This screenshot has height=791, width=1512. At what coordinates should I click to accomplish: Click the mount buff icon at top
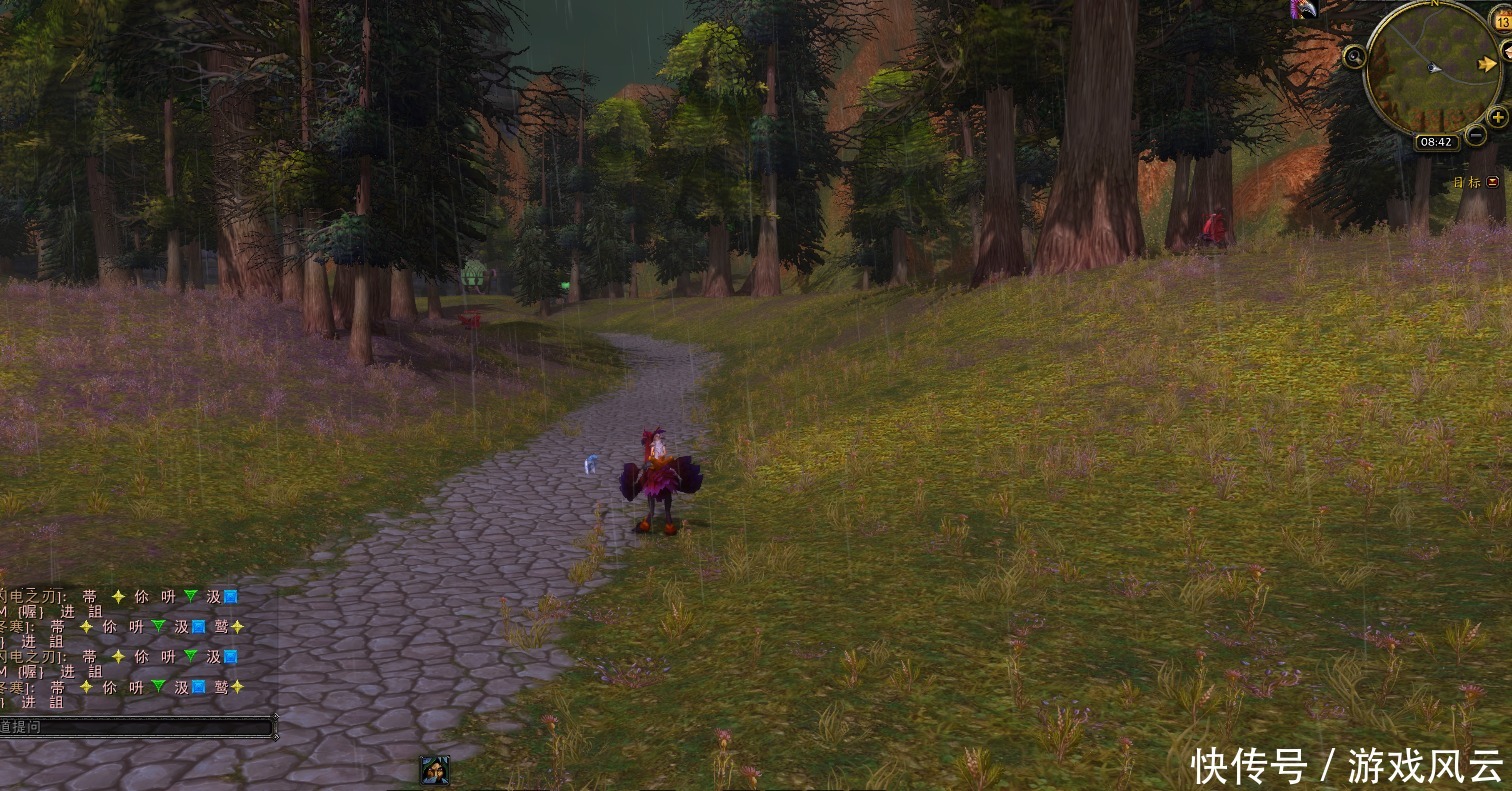coord(1303,9)
